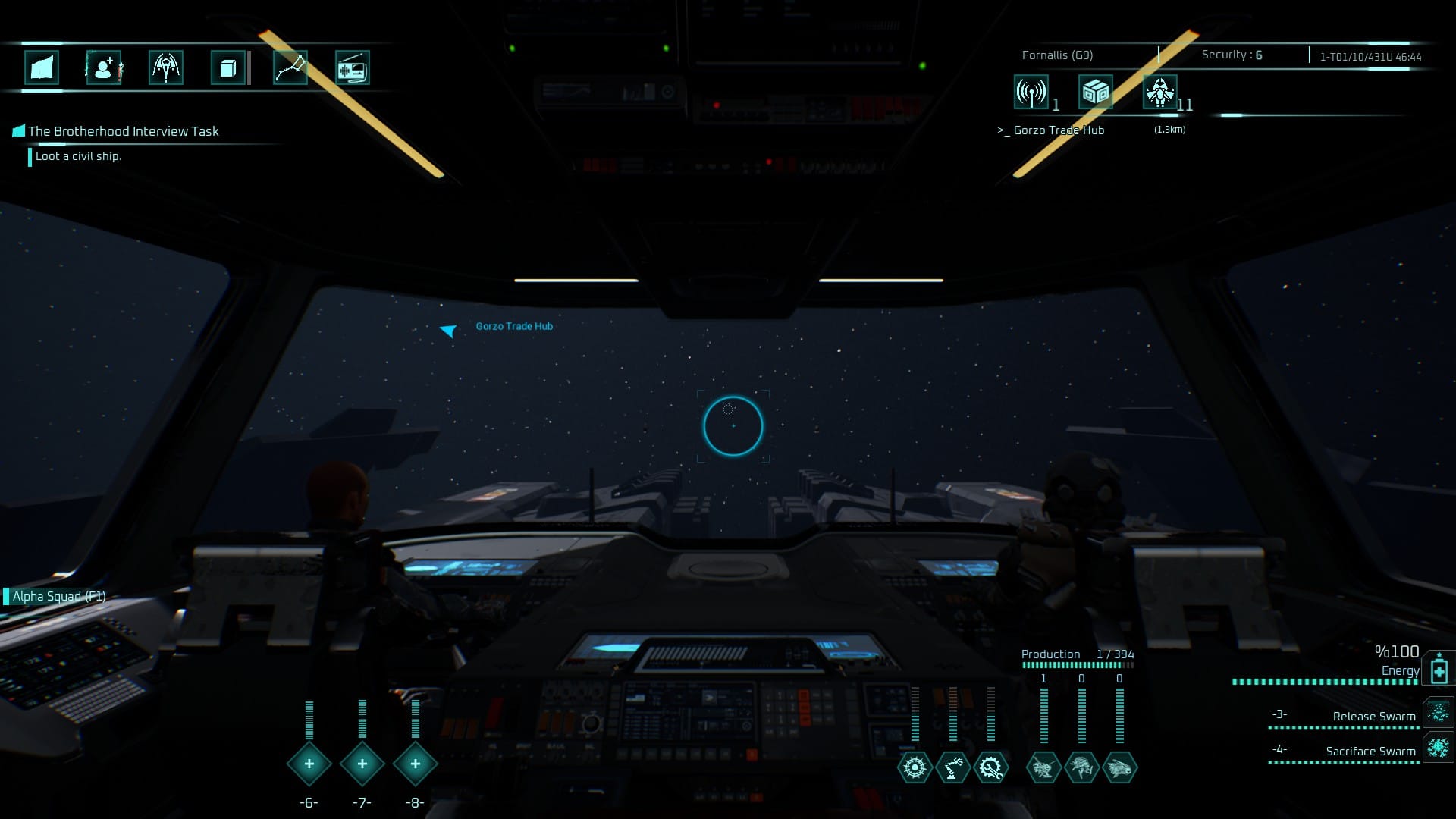This screenshot has height=819, width=1456.
Task: Select the cargo crate filter icon
Action: [1095, 93]
